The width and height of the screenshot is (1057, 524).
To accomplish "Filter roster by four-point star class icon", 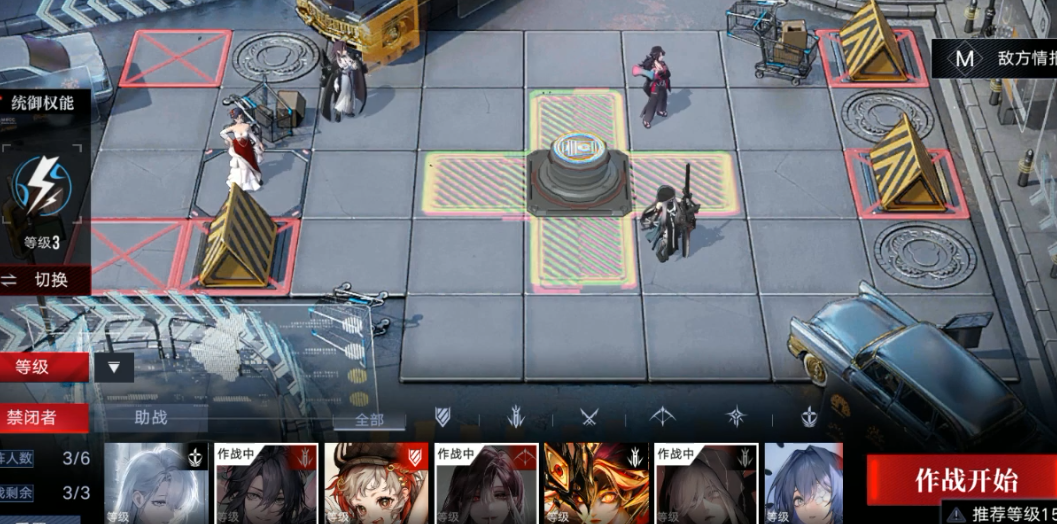I will pyautogui.click(x=736, y=417).
